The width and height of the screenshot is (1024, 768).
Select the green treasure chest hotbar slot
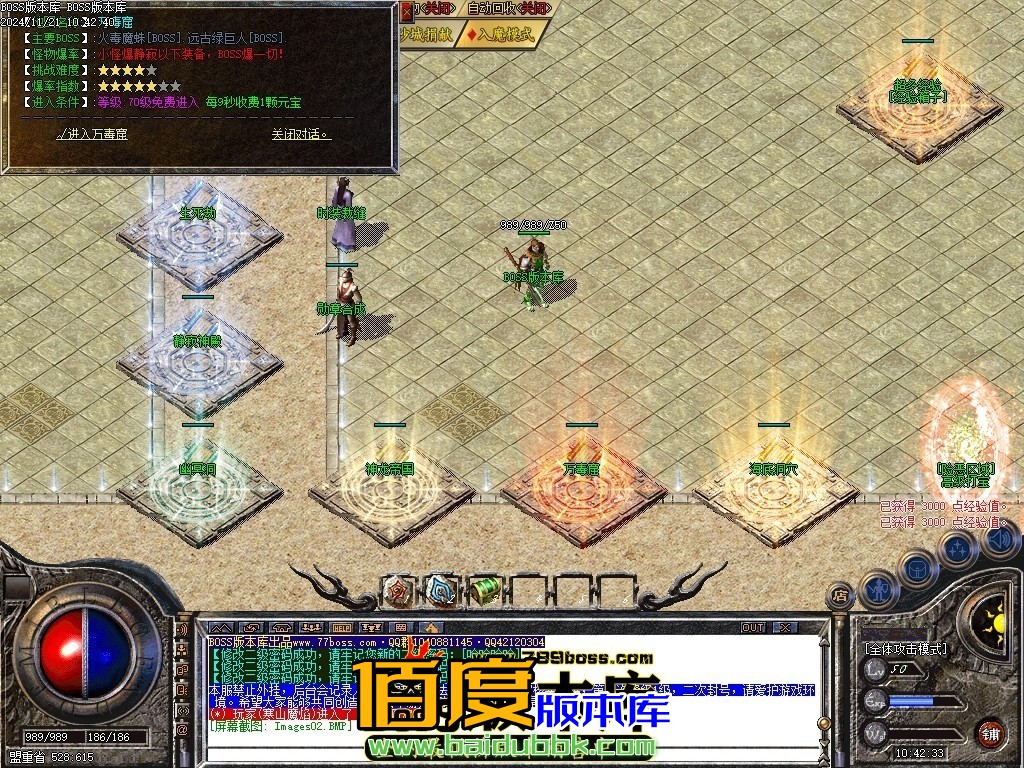click(x=485, y=591)
